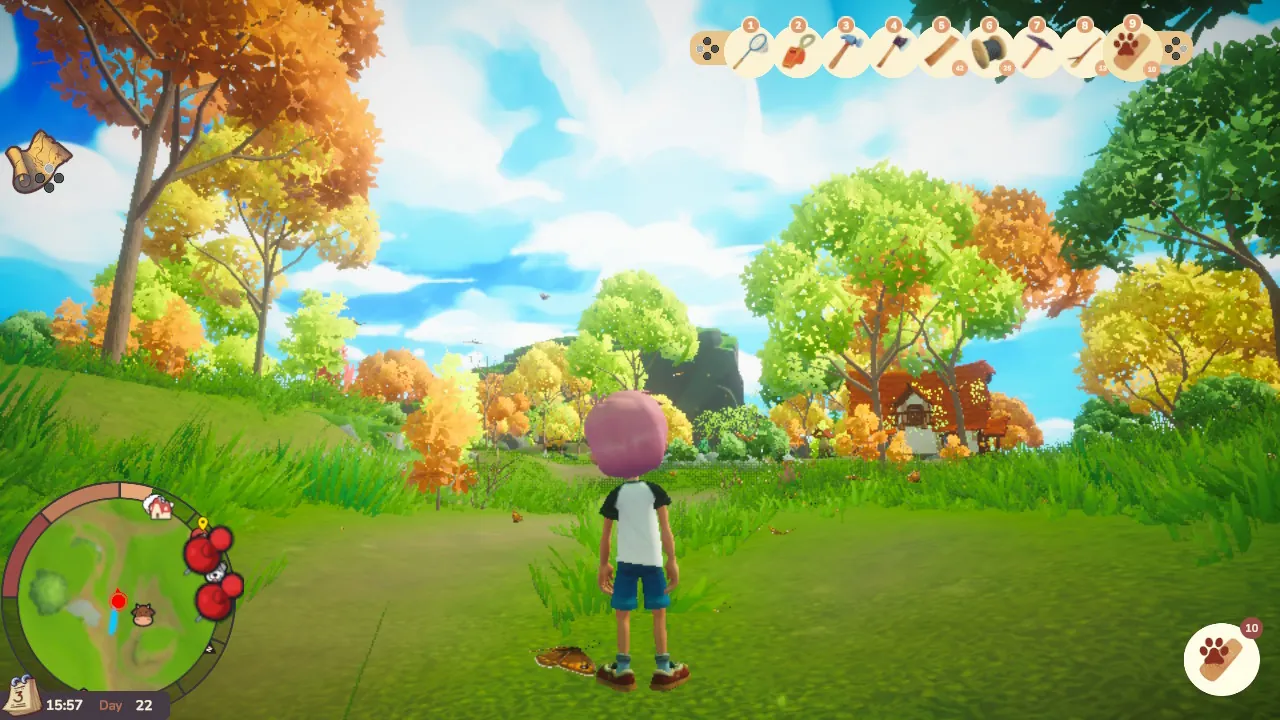Click the house marker on the minimap
The image size is (1280, 720).
[158, 507]
